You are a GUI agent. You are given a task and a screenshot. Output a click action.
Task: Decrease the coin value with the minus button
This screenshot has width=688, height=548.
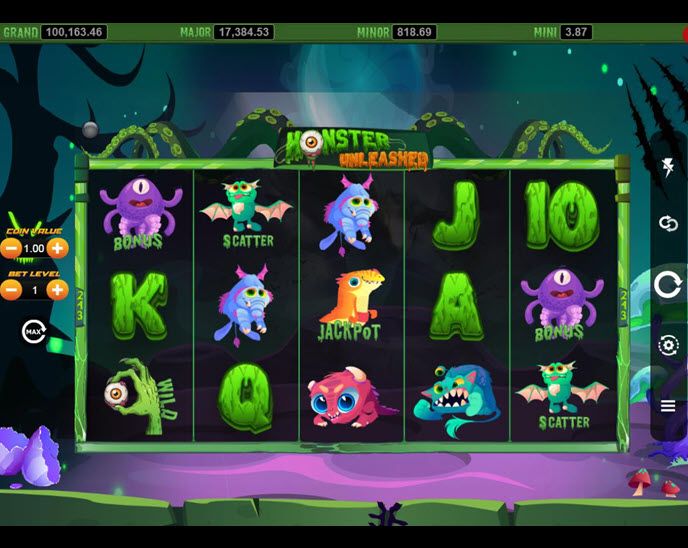[11, 248]
